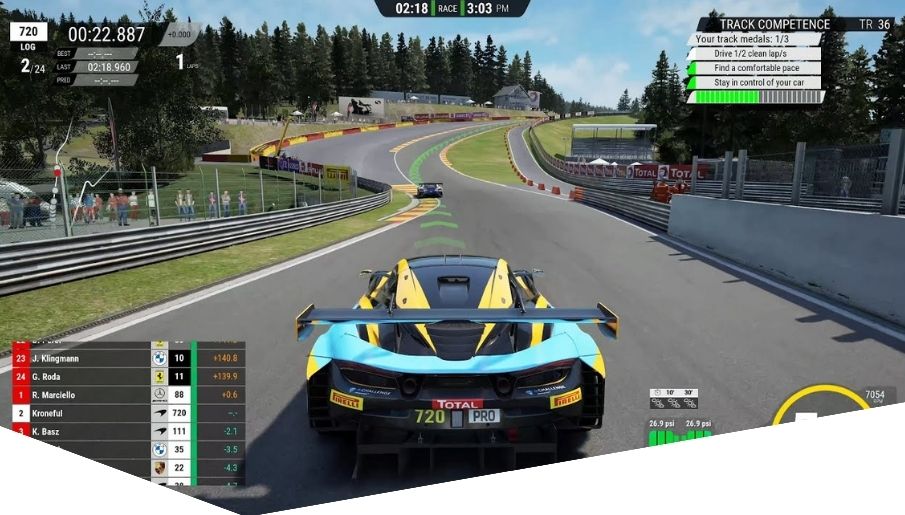
Task: Click the 'Your track medals' line
Action: [752, 39]
